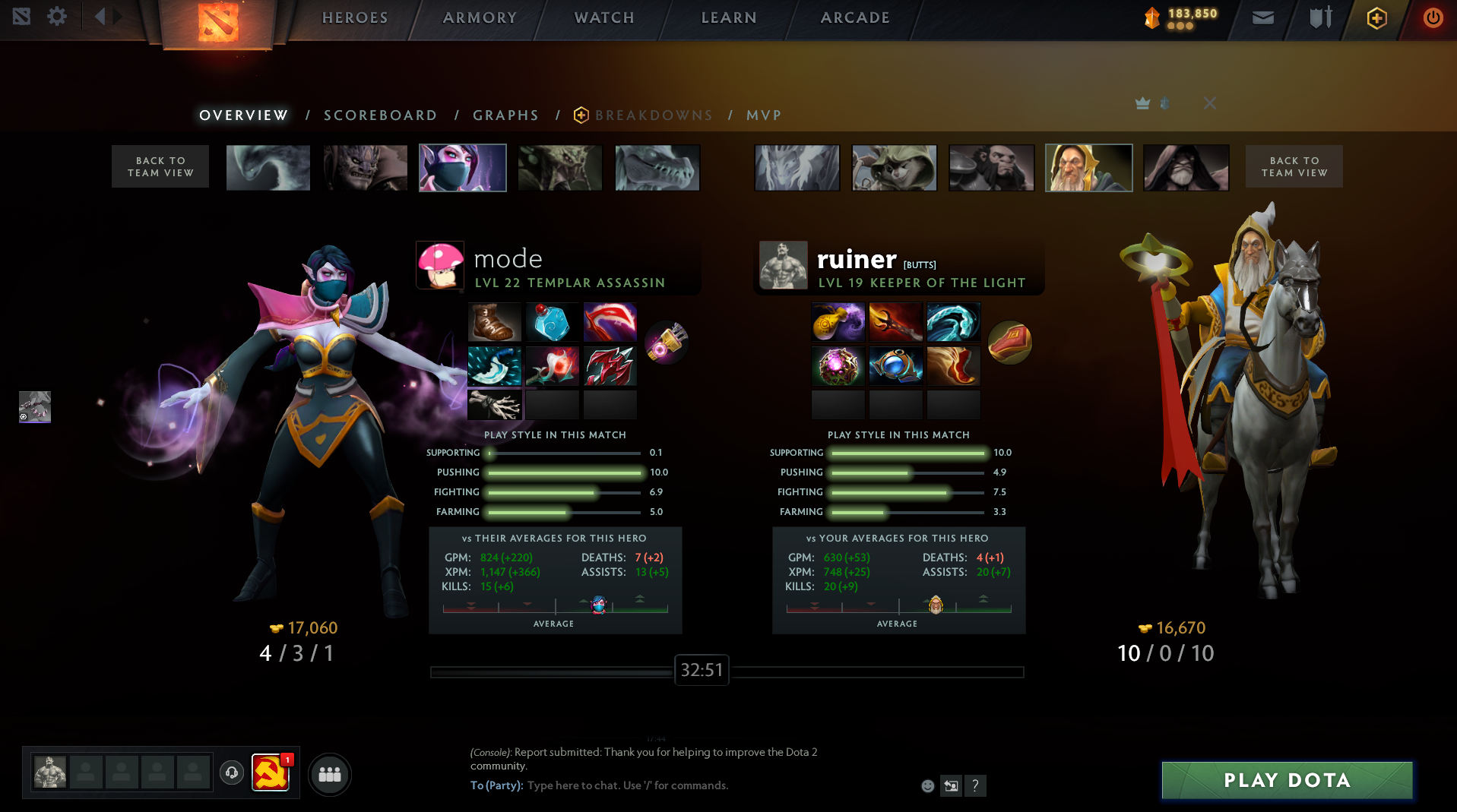Click the Play Dota button
The image size is (1457, 812).
pyautogui.click(x=1287, y=780)
